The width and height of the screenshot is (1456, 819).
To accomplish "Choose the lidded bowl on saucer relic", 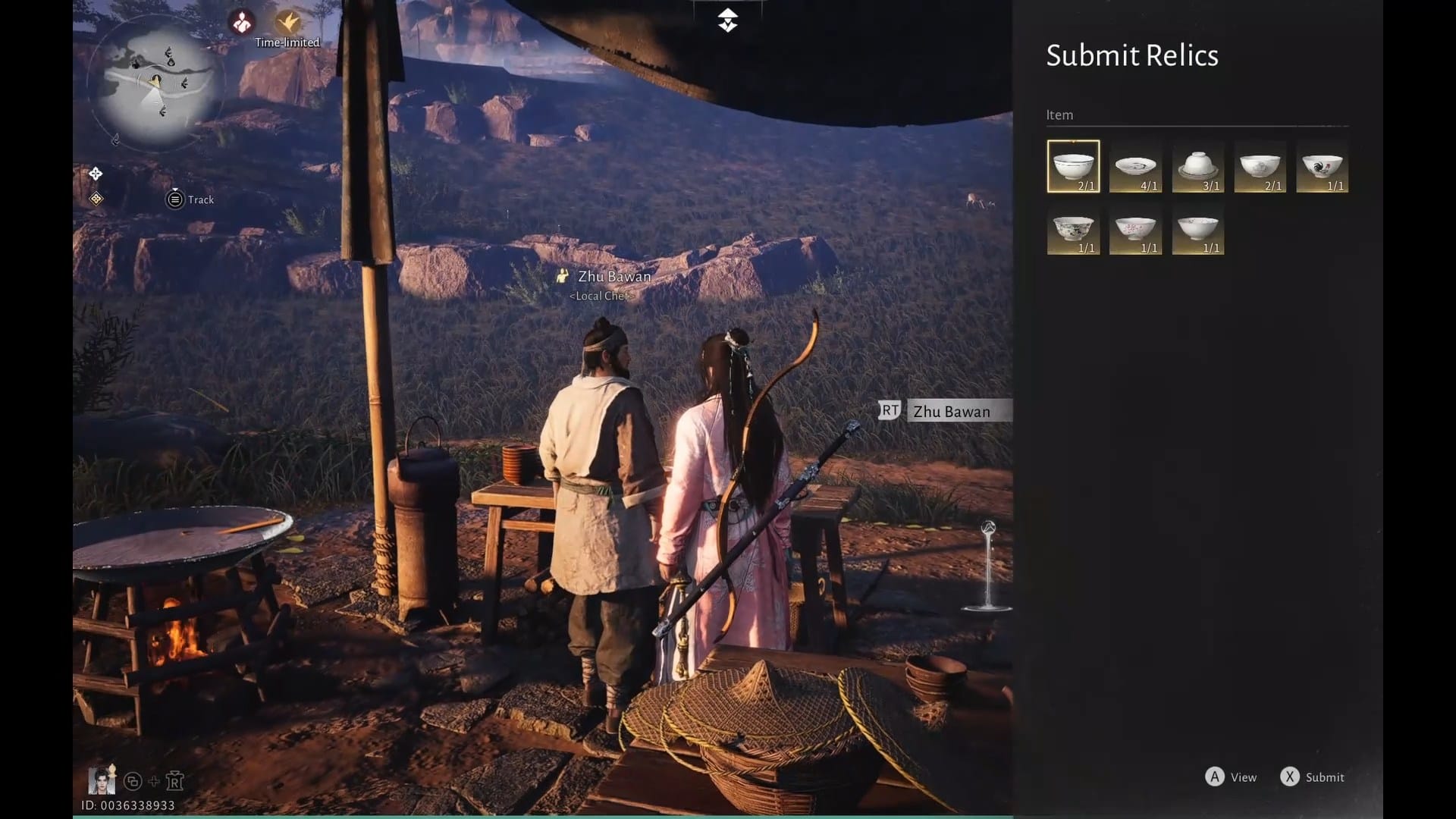I will tap(1197, 166).
